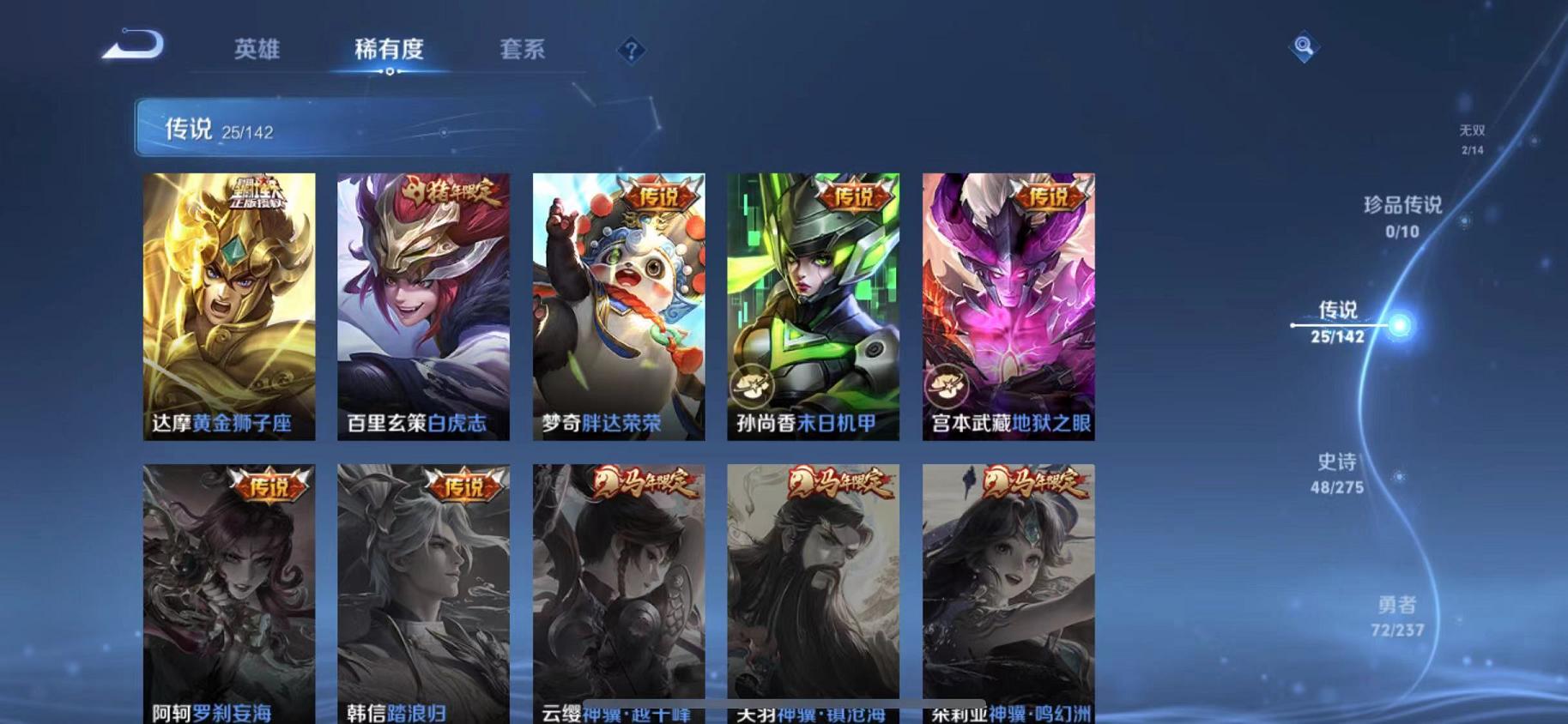
Task: Switch to the 英雄 tab
Action: tap(256, 50)
